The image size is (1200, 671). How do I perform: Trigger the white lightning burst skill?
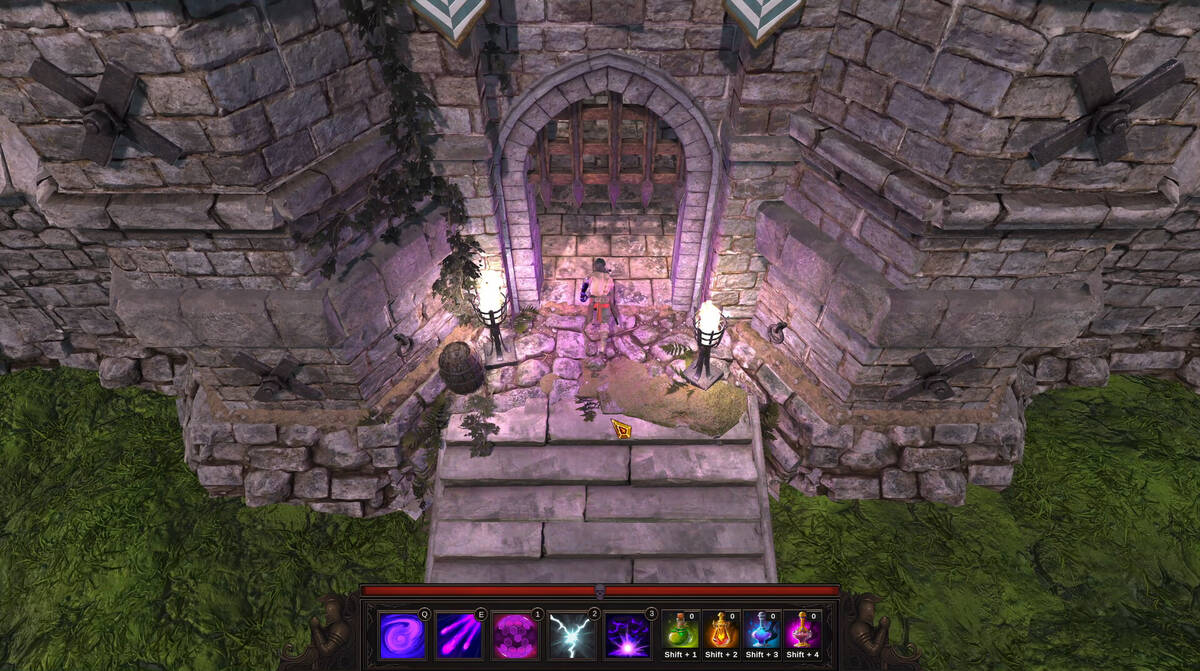(x=572, y=636)
